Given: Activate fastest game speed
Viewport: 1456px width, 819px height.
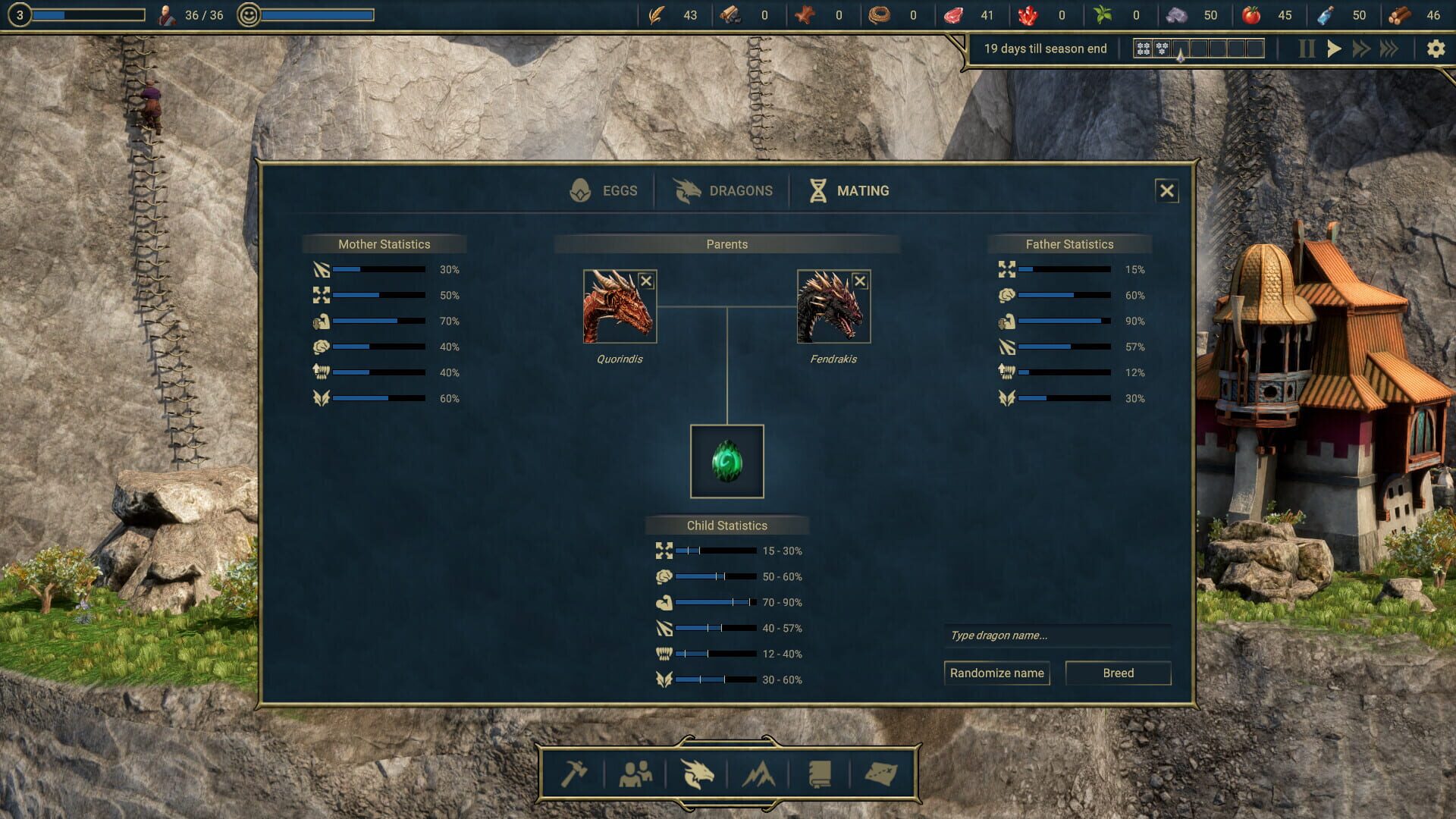Looking at the screenshot, I should click(1389, 48).
